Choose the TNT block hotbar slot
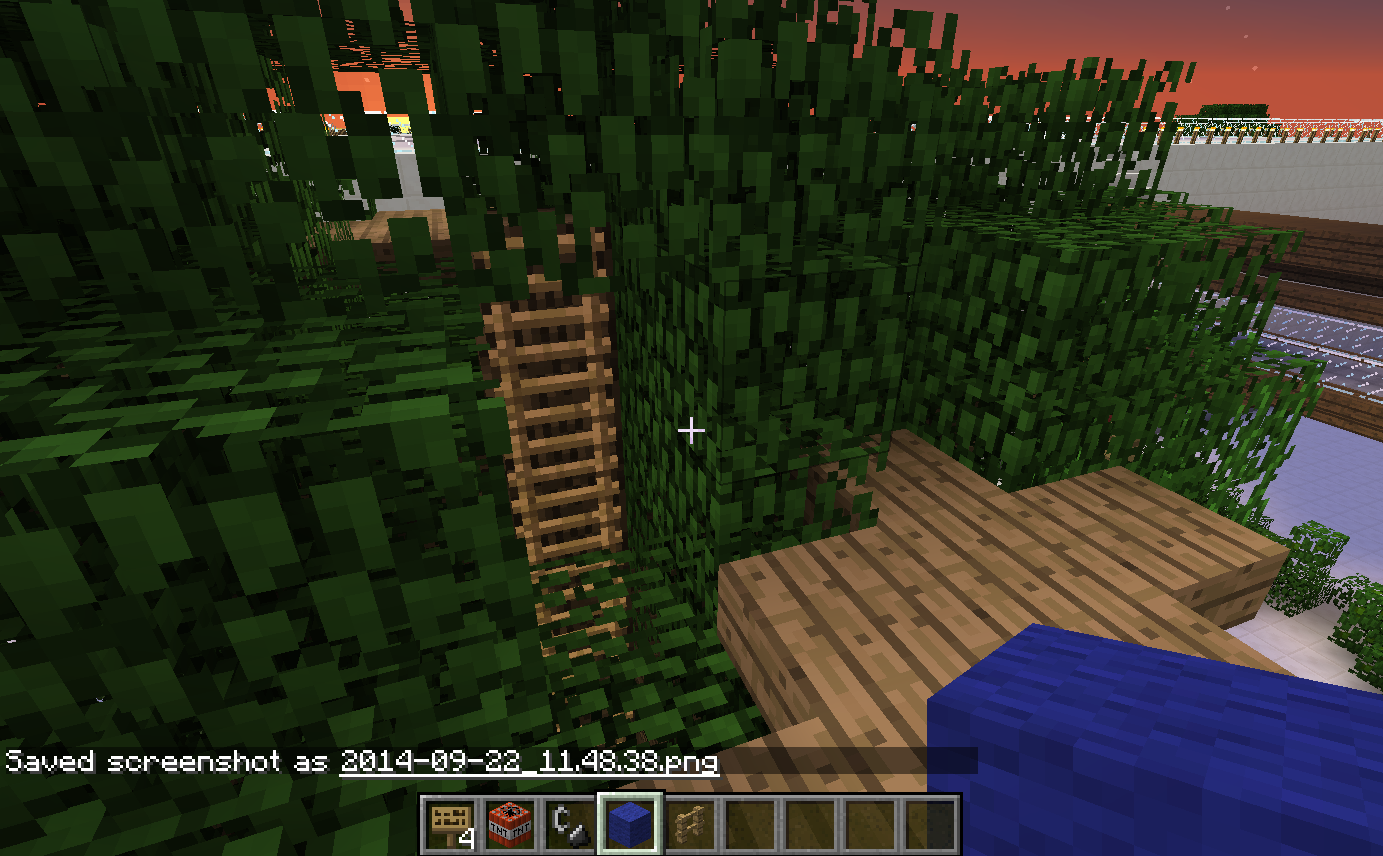This screenshot has width=1383, height=856. [x=509, y=824]
